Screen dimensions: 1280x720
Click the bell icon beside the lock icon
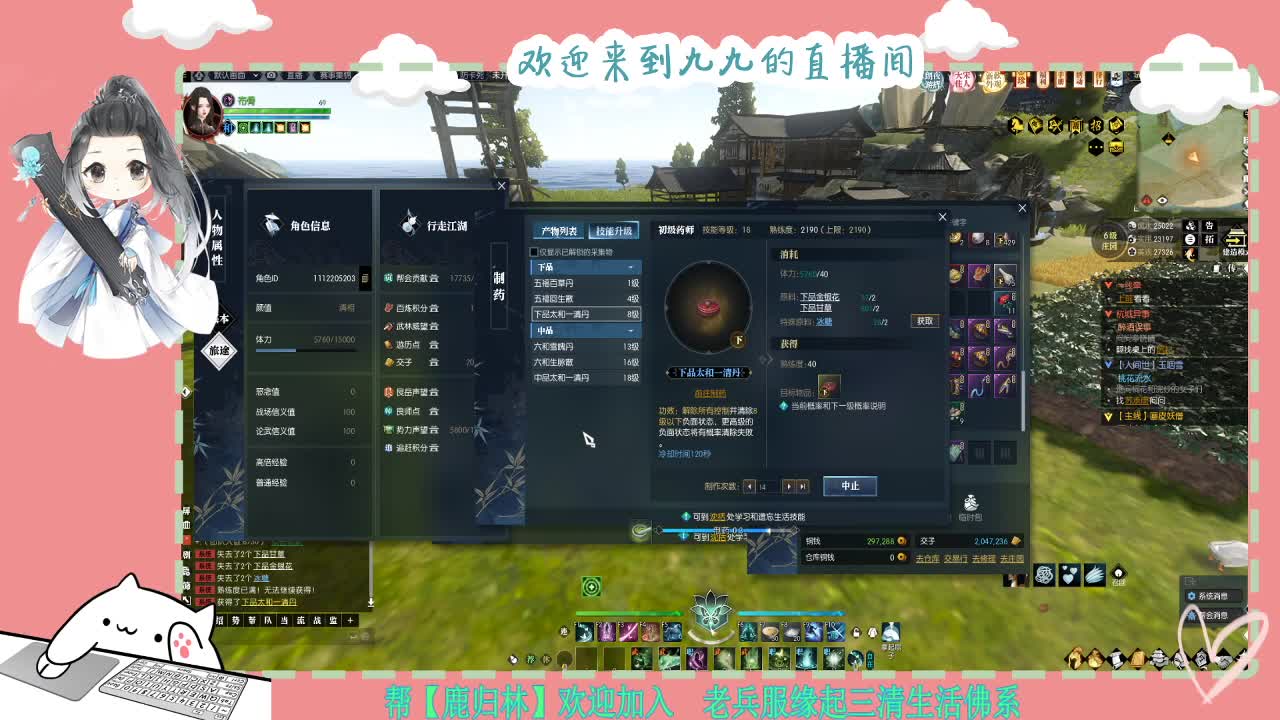click(871, 633)
